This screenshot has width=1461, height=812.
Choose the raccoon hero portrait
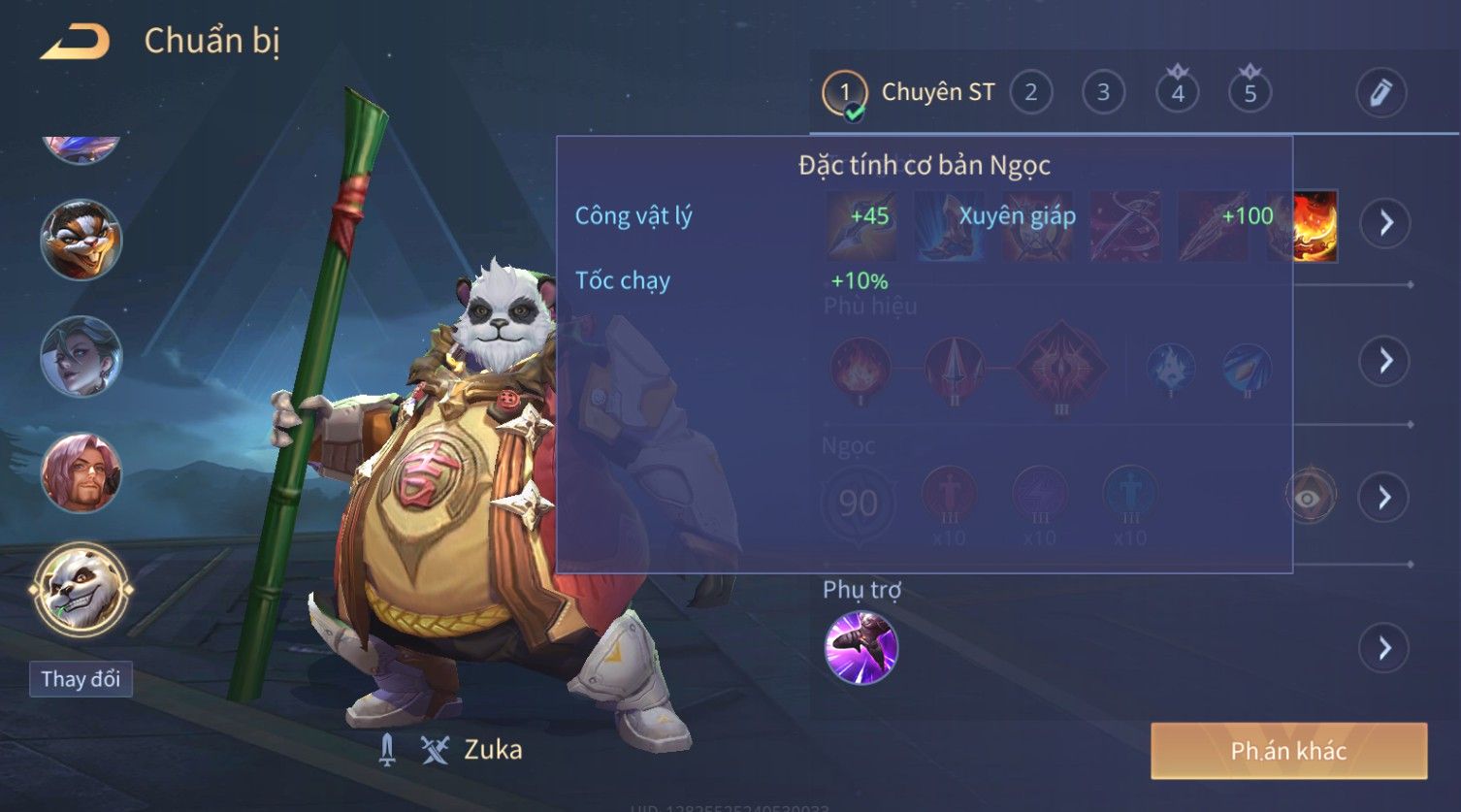(x=81, y=240)
